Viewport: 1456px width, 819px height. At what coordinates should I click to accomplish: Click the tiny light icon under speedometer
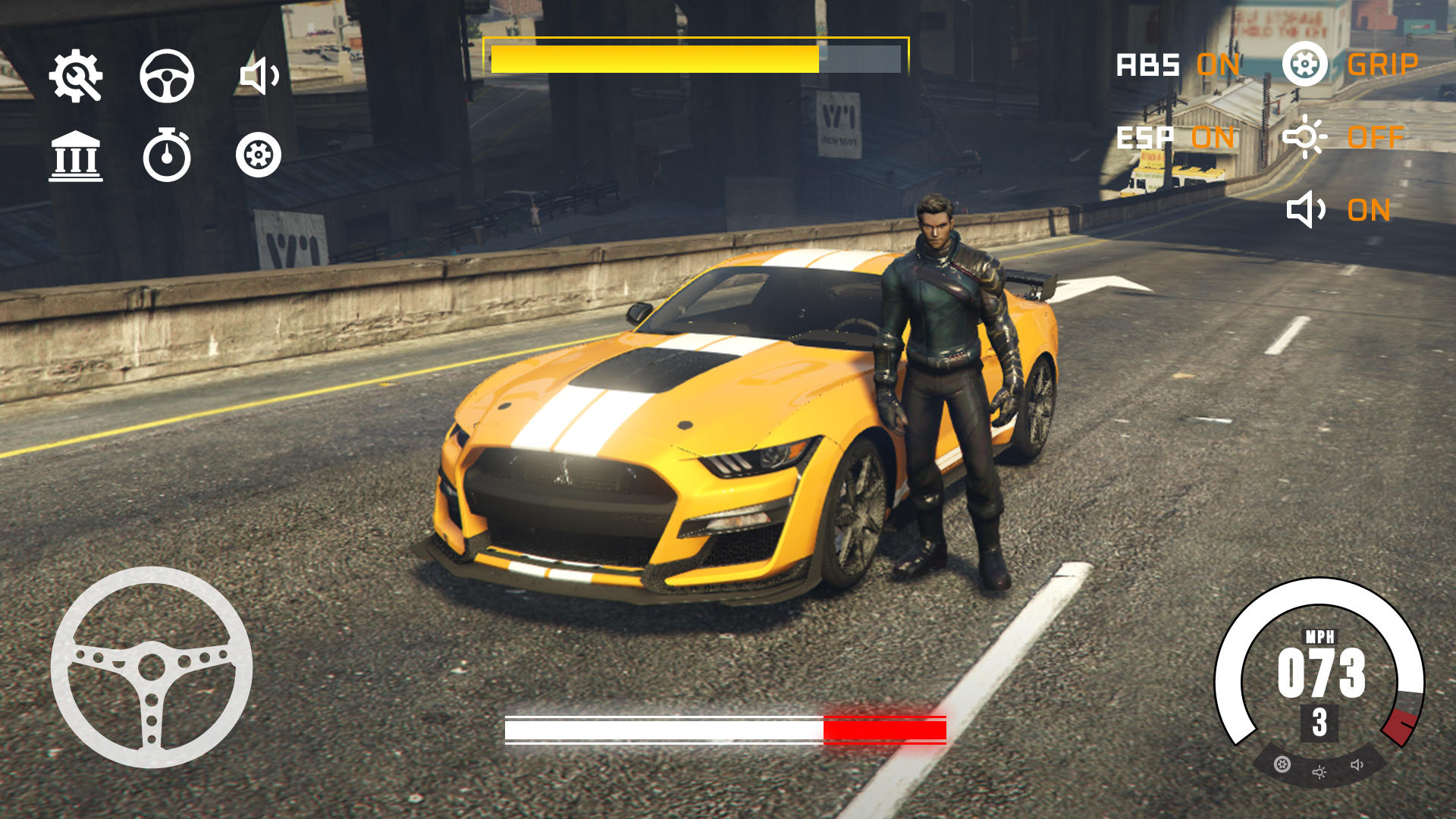[1319, 772]
